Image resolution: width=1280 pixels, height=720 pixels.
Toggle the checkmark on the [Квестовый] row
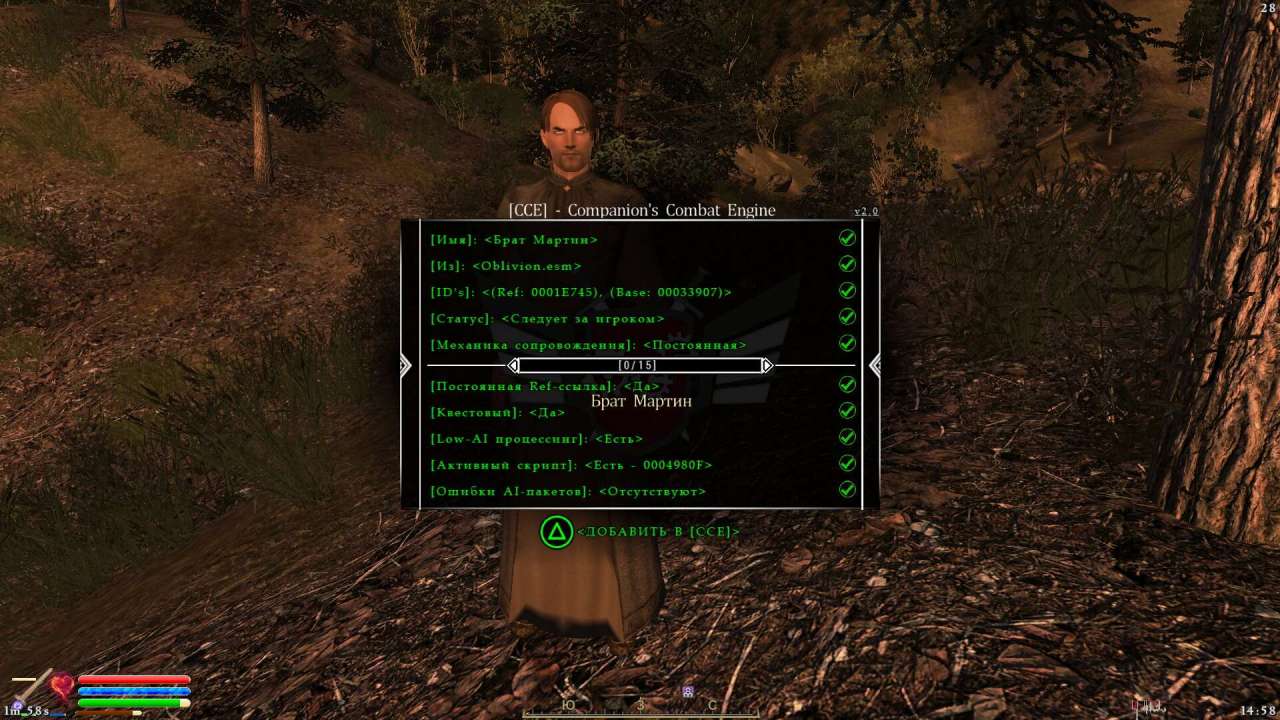coord(847,410)
